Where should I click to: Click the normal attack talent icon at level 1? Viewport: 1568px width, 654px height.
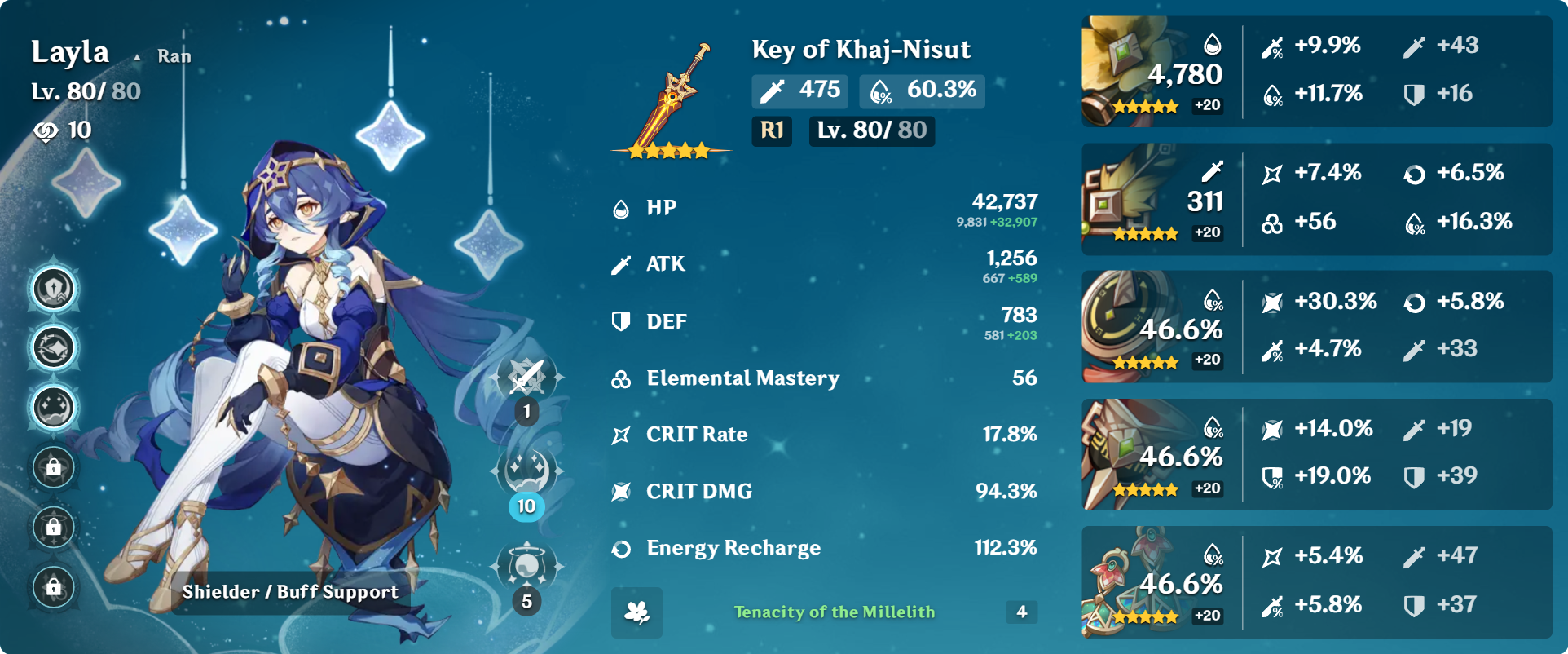coord(527,378)
